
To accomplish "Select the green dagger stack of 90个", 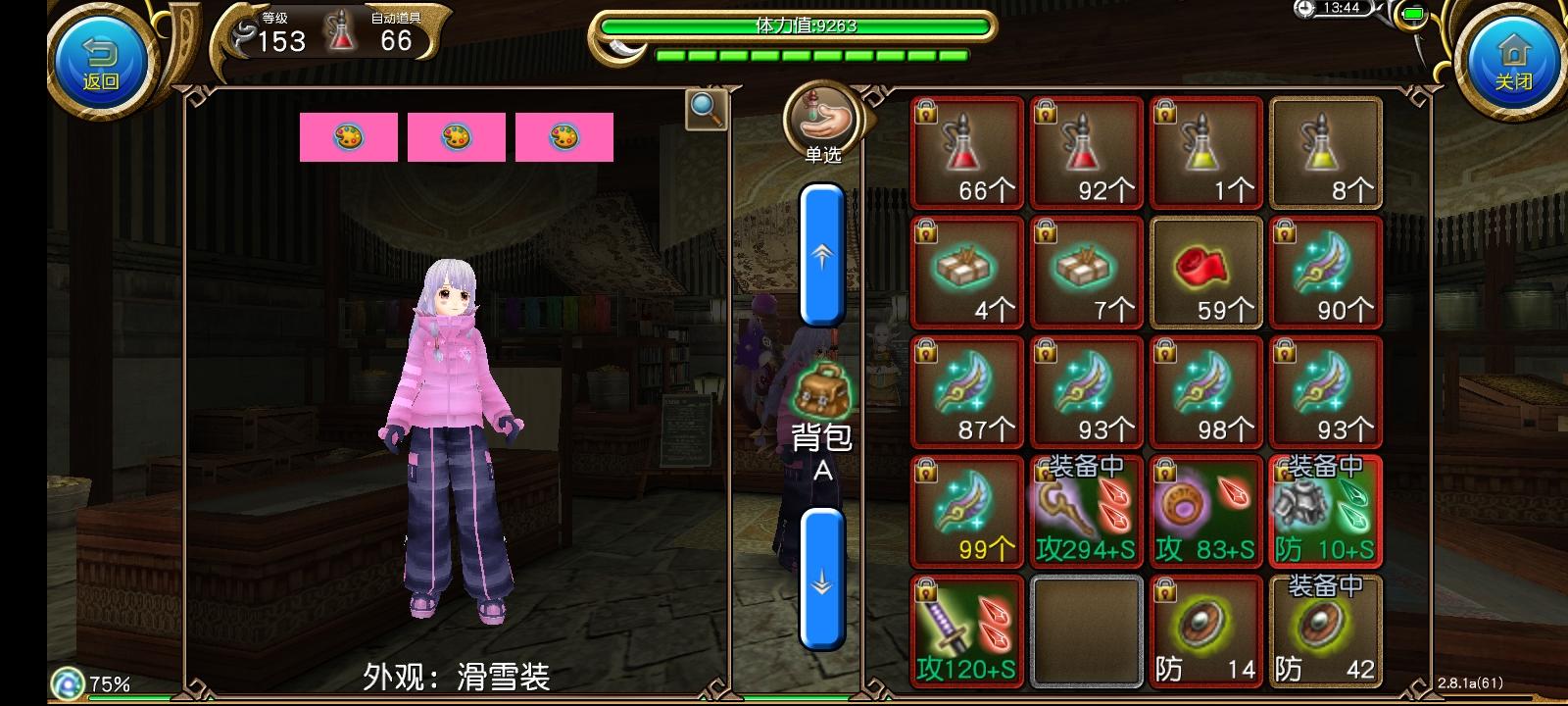I will 1326,274.
